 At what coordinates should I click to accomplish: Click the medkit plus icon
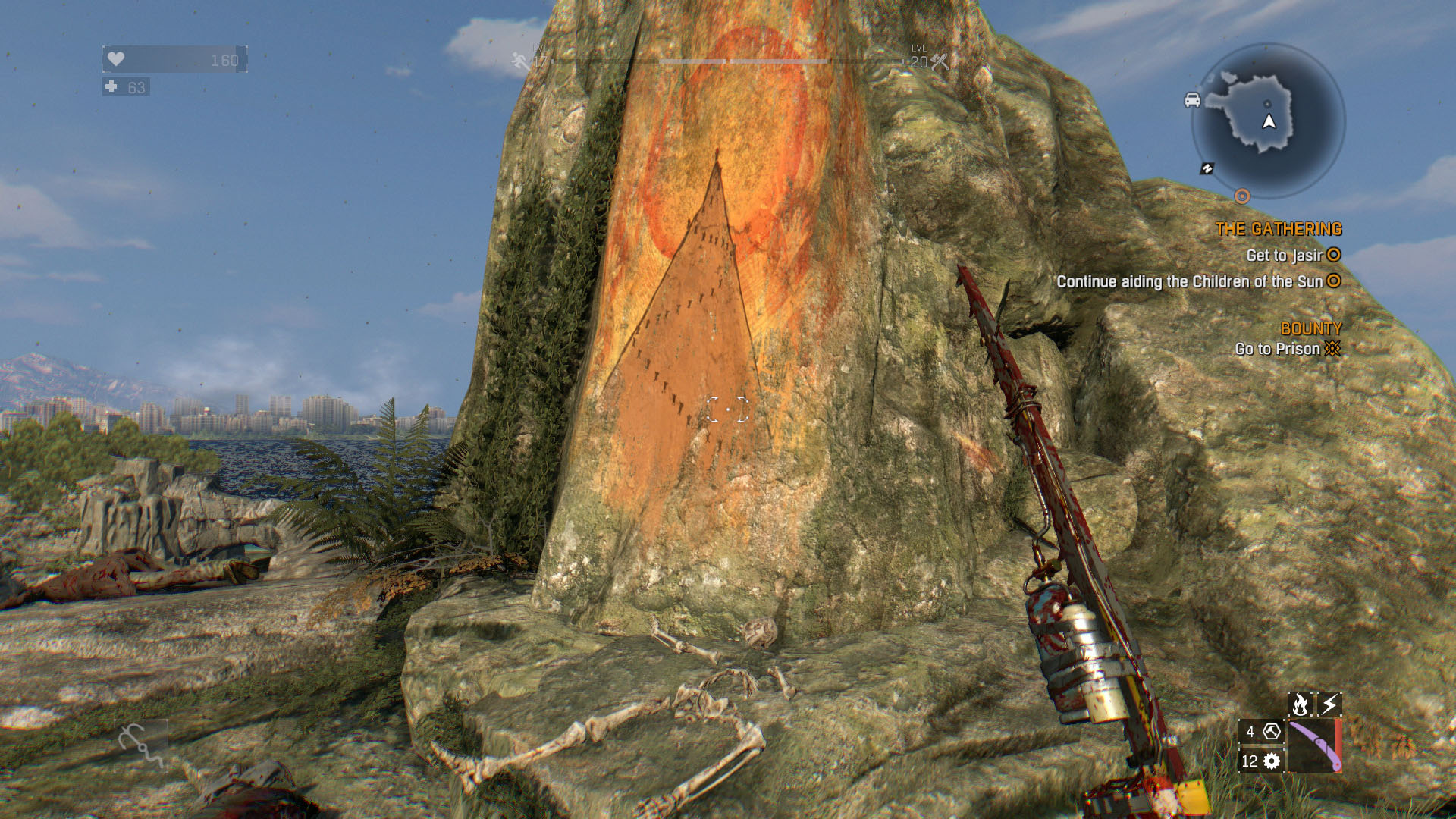click(111, 87)
